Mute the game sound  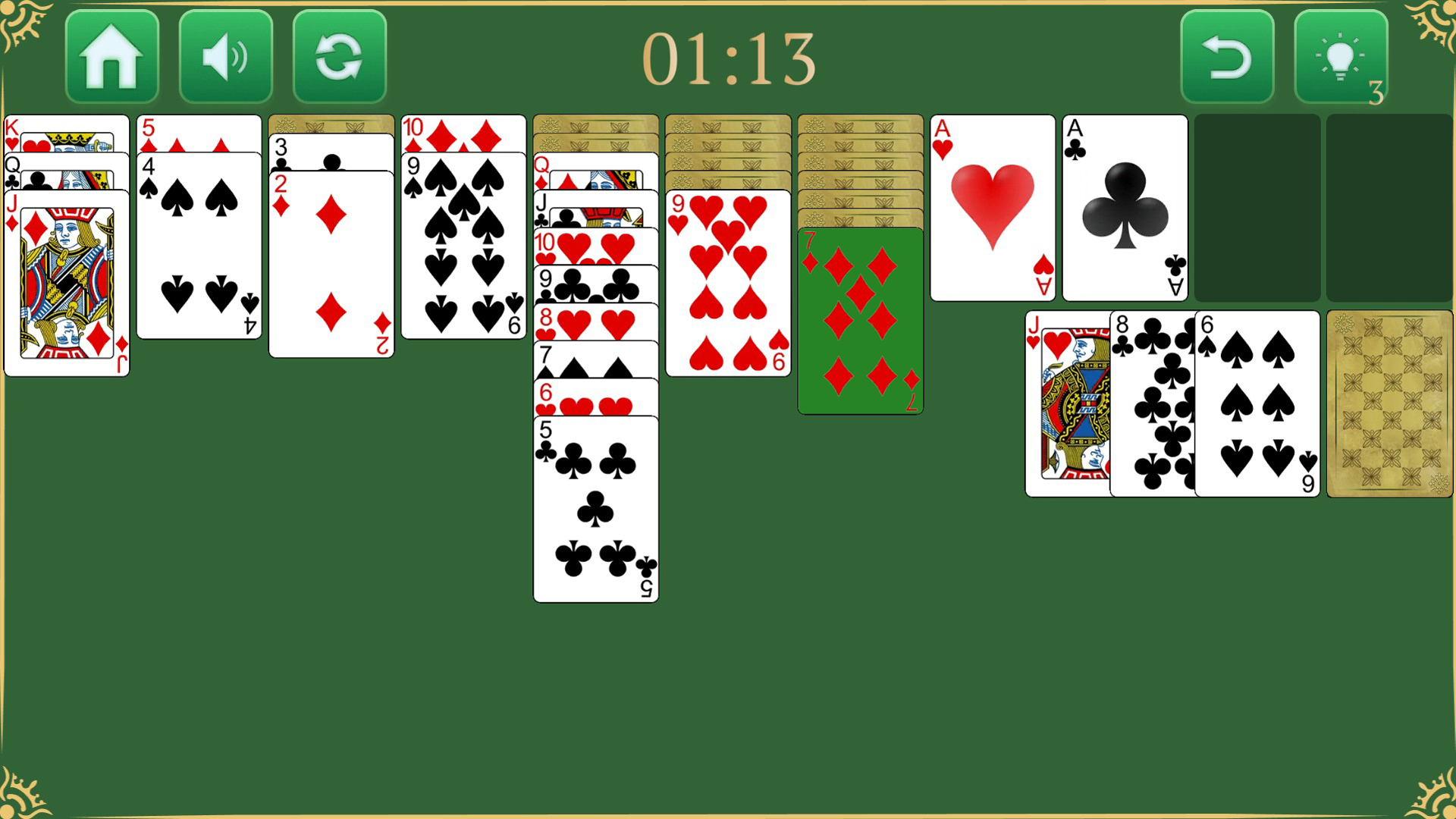[225, 57]
